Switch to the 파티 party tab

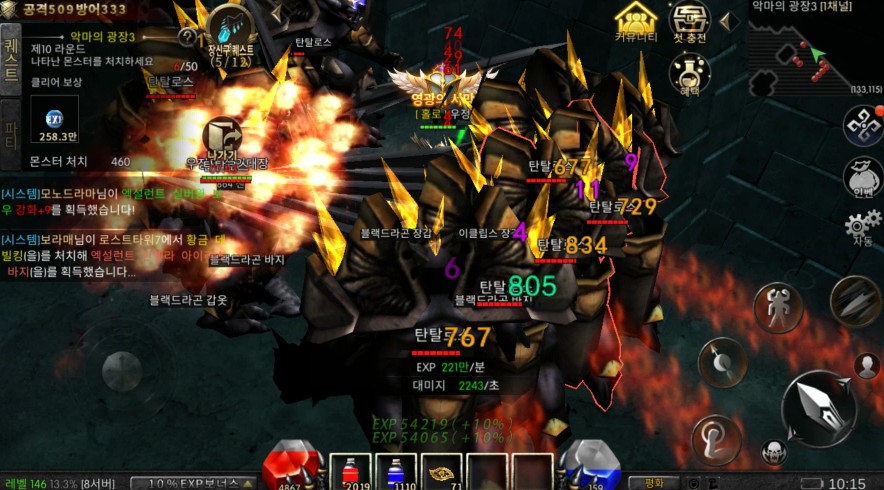(12, 130)
